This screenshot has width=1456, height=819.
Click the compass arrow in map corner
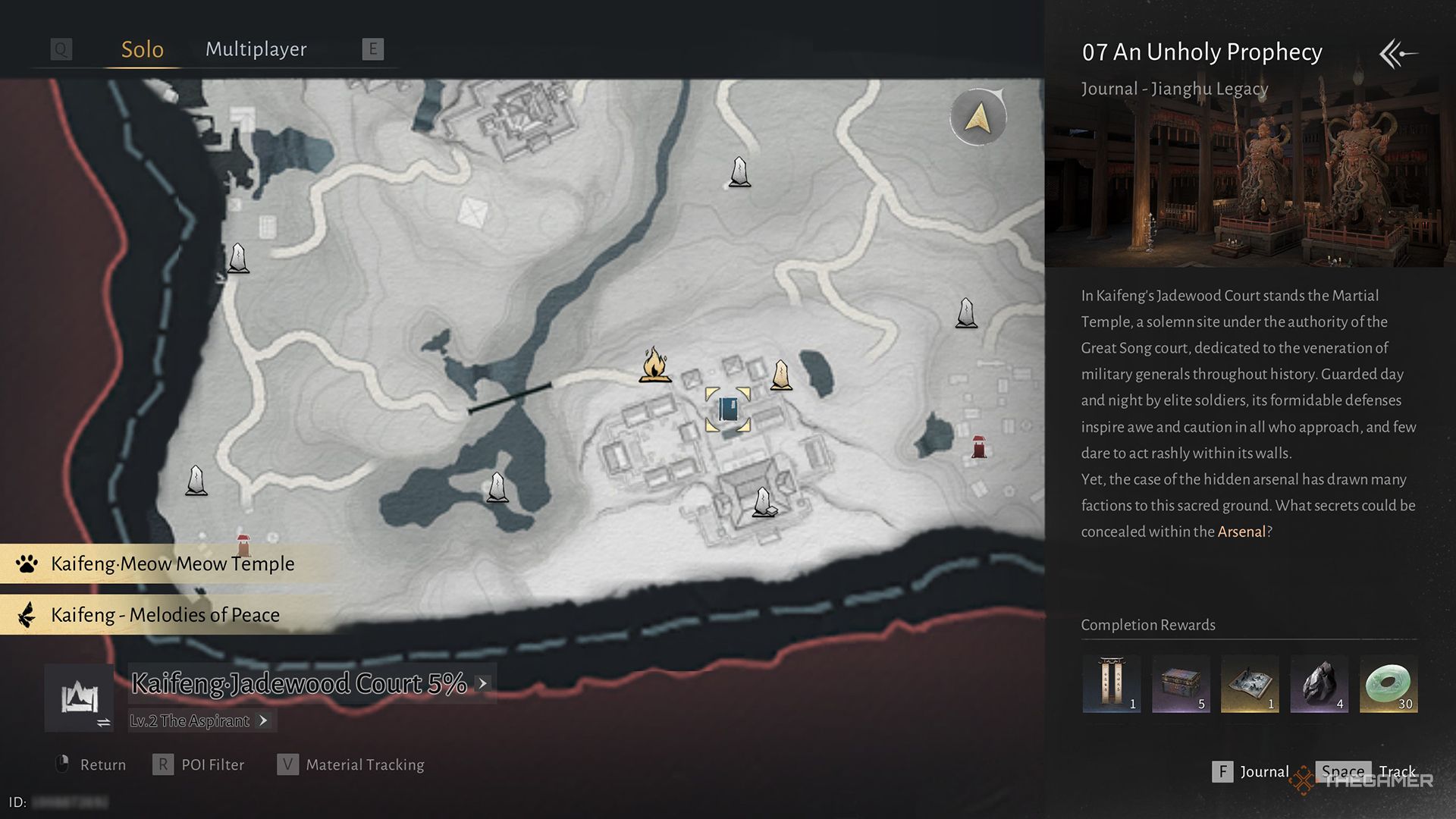pos(977,117)
